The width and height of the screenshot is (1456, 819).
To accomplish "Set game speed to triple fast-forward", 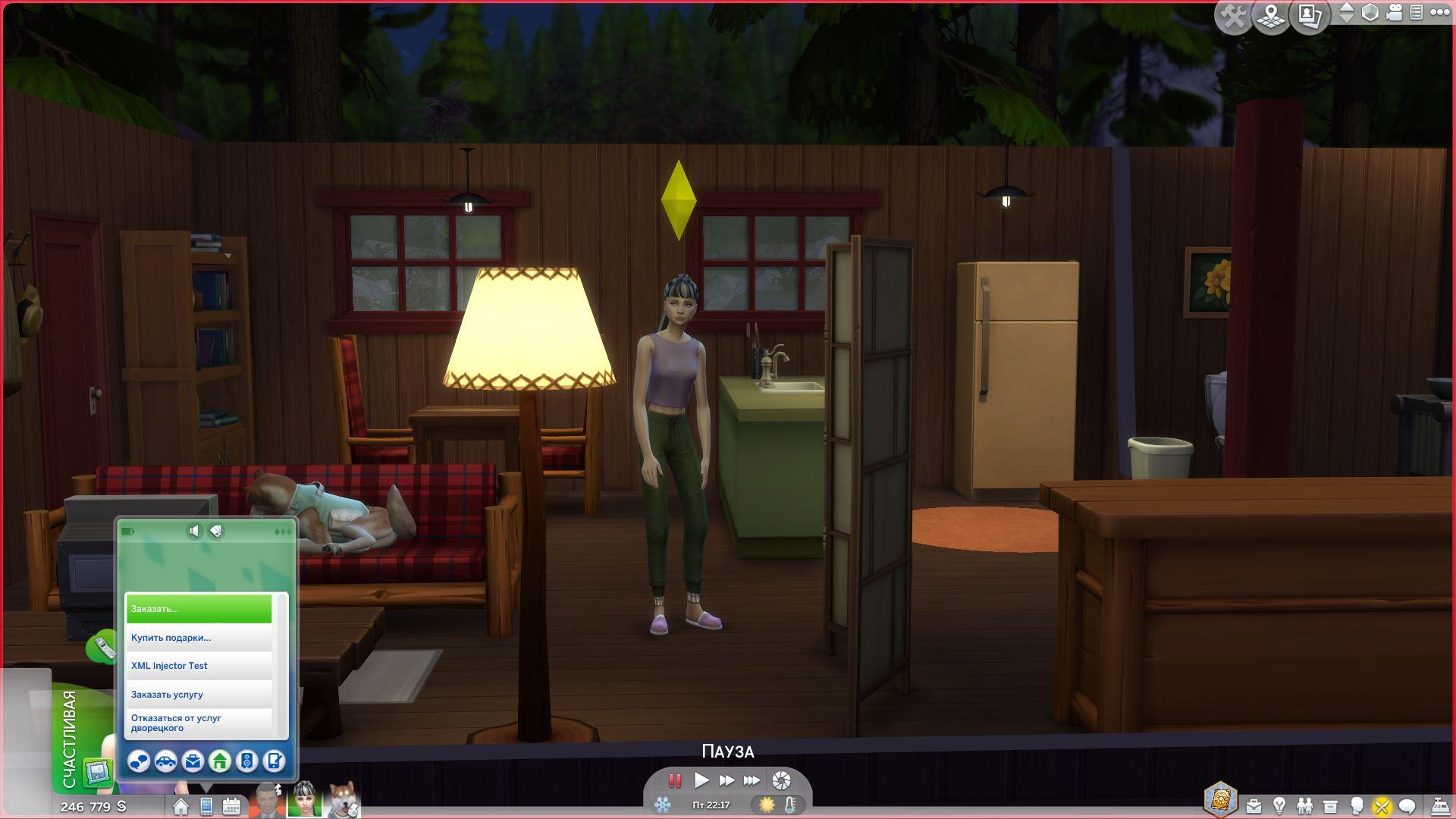I will point(752,780).
